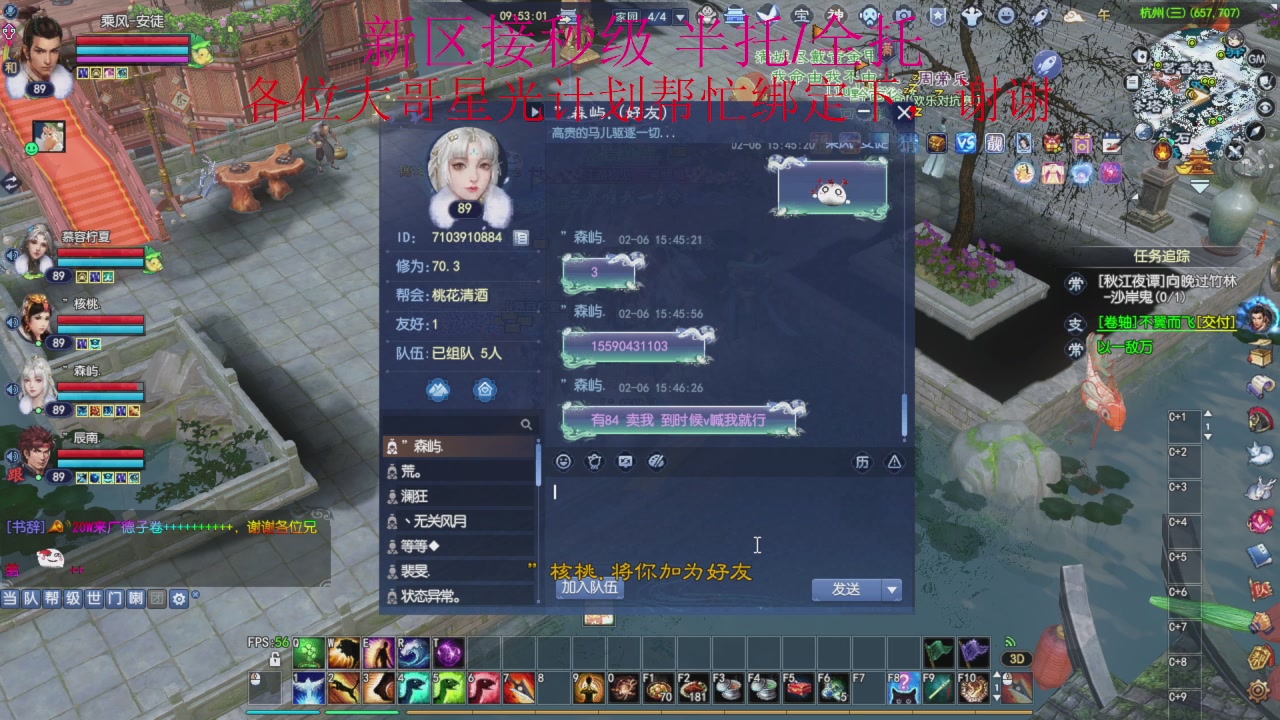Open the emoticon picker in the chat window
This screenshot has height=720, width=1280.
click(x=562, y=461)
